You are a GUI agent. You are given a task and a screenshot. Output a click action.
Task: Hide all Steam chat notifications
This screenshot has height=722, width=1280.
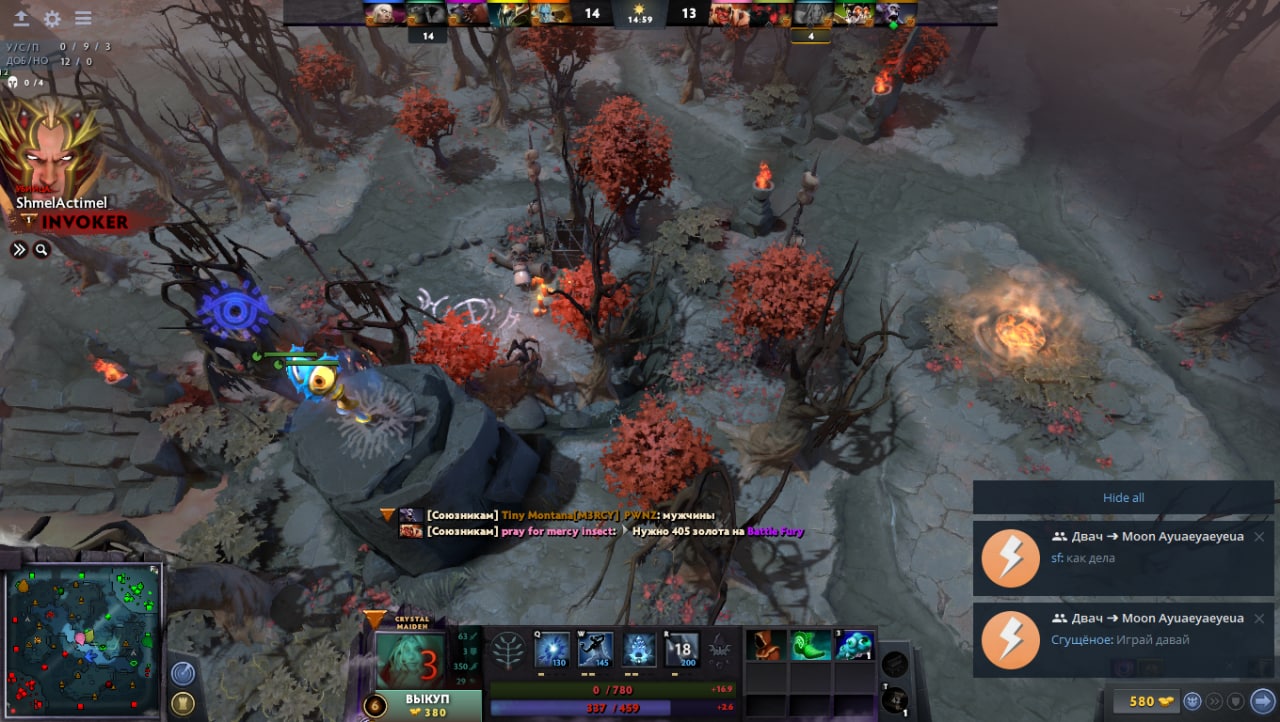click(x=1123, y=498)
